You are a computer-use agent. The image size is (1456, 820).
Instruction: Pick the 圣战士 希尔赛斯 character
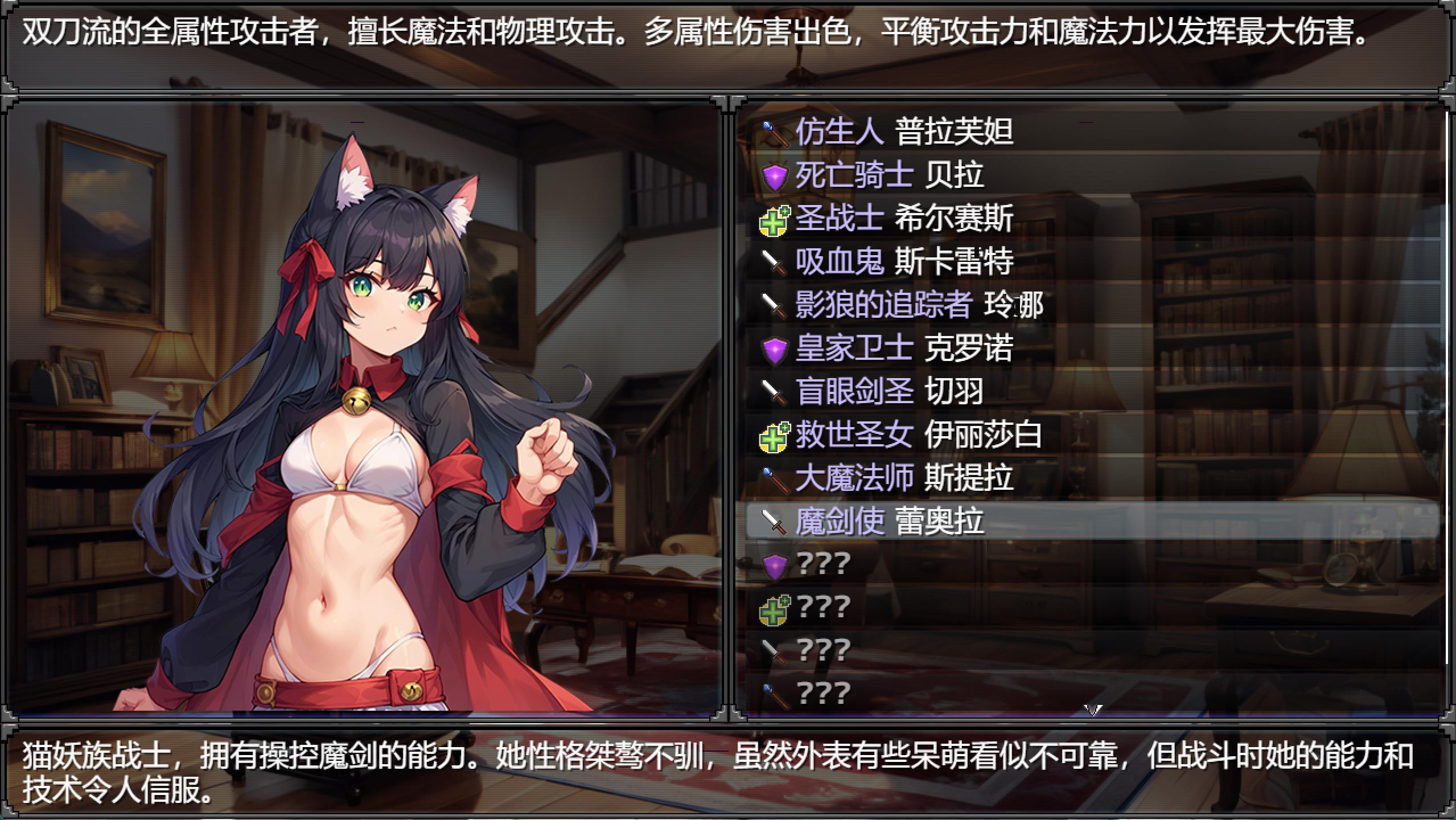point(904,219)
